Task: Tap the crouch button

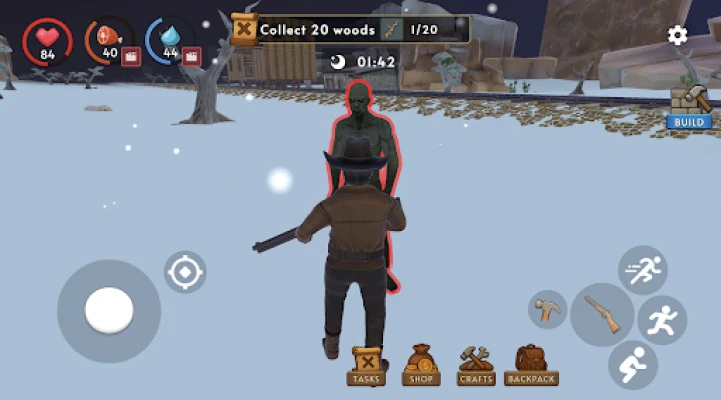Action: coord(632,364)
